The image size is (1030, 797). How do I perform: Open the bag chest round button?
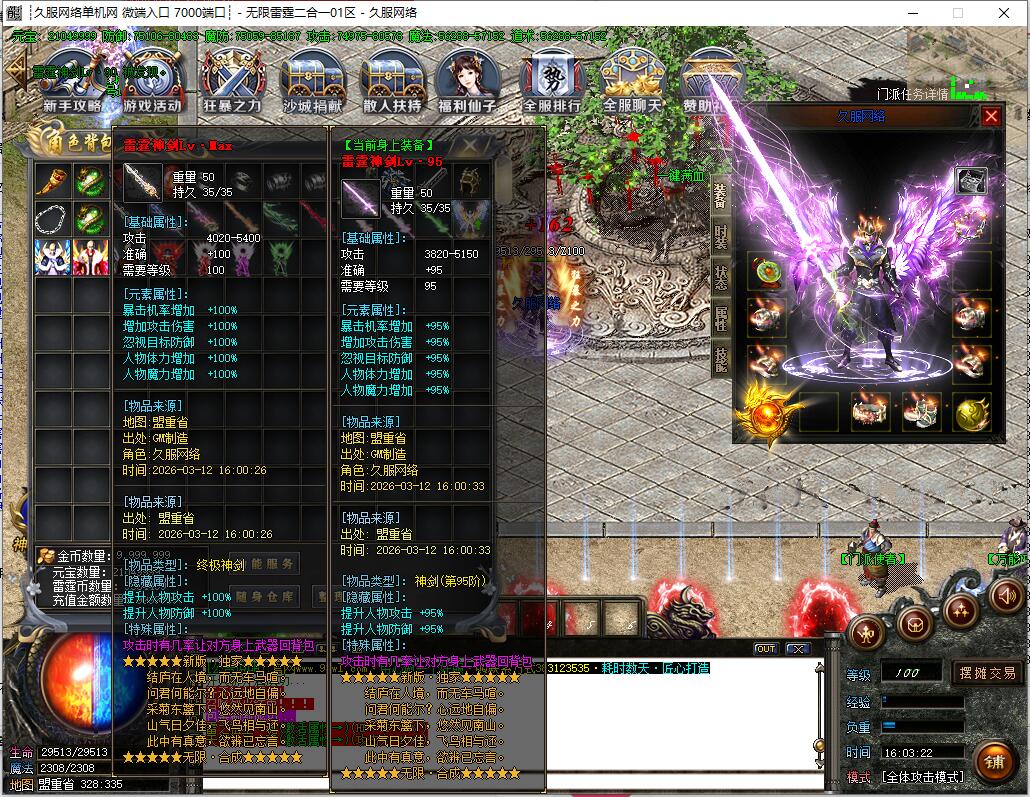[913, 624]
